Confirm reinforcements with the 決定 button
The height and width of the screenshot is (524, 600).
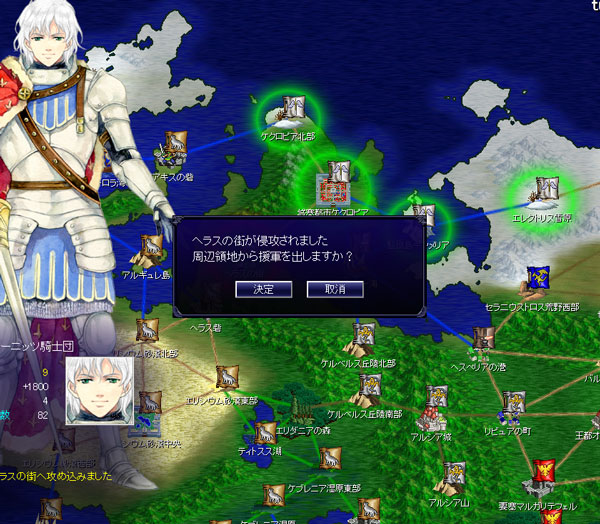coord(264,289)
